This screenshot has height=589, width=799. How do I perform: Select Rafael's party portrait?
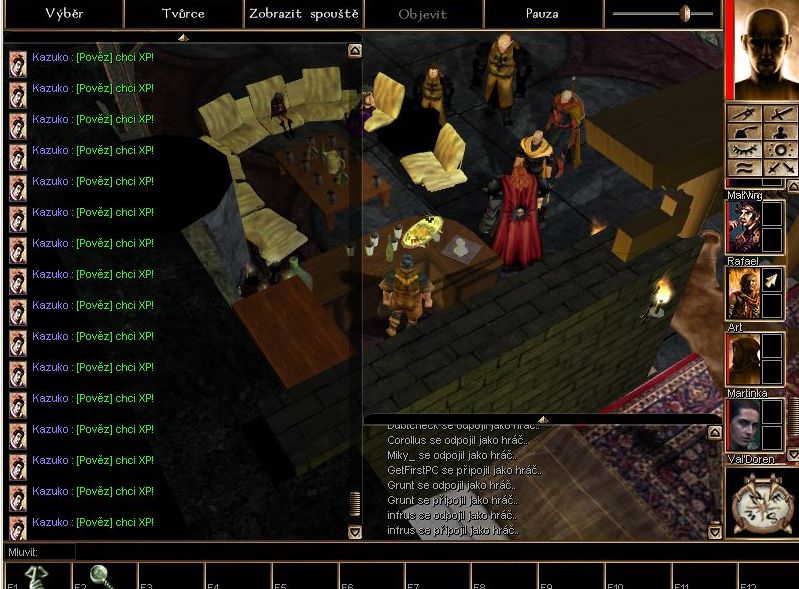point(743,293)
